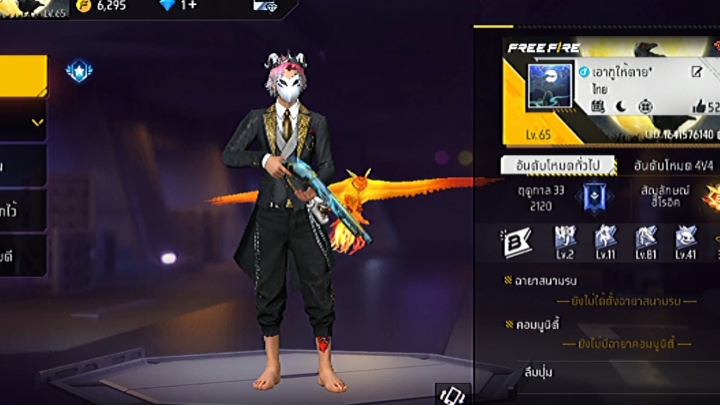Screen dimensions: 720x405
Task: Select the Lv.2 character skill icon
Action: [x=566, y=241]
